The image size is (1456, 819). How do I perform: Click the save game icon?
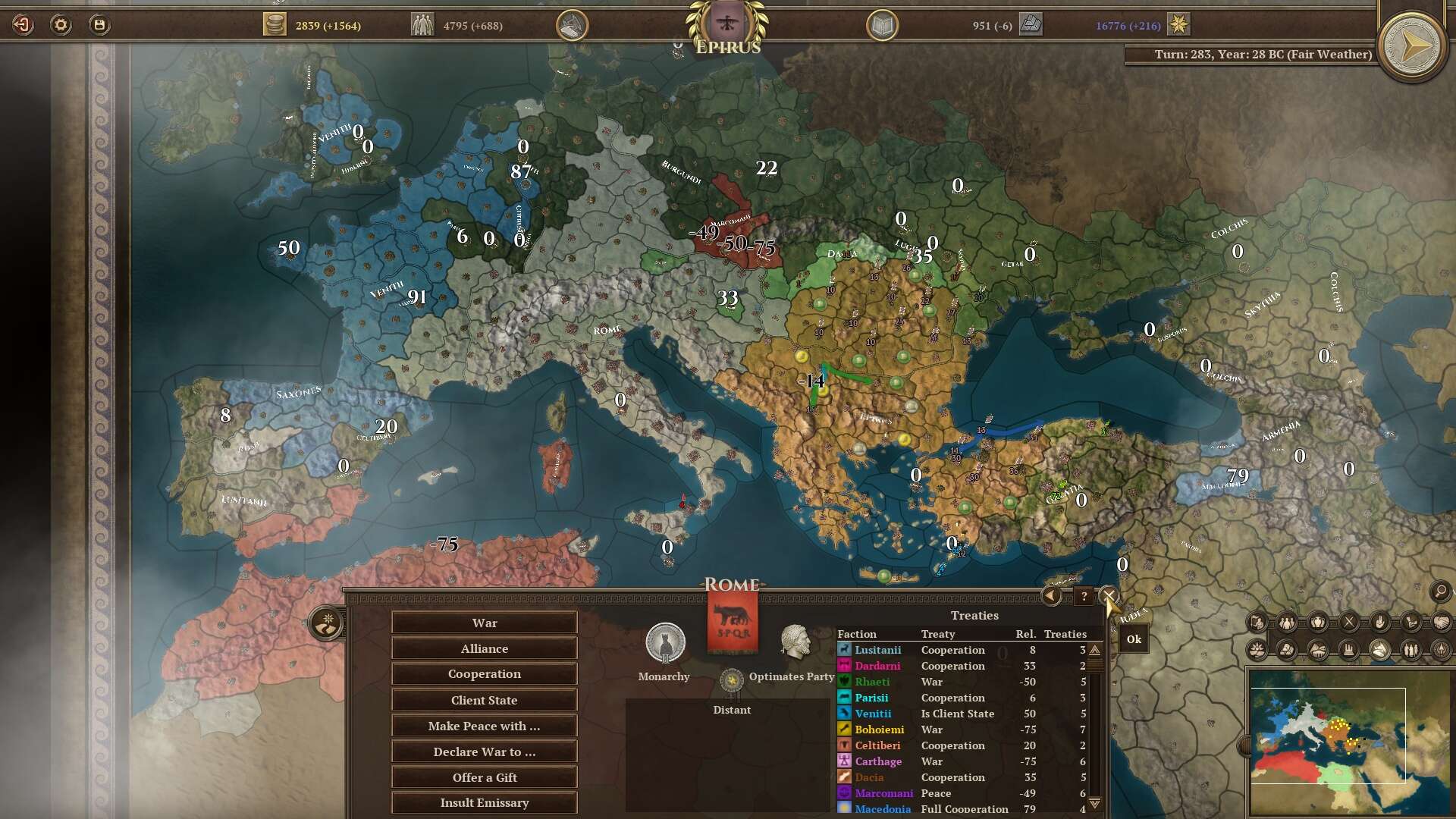(99, 25)
